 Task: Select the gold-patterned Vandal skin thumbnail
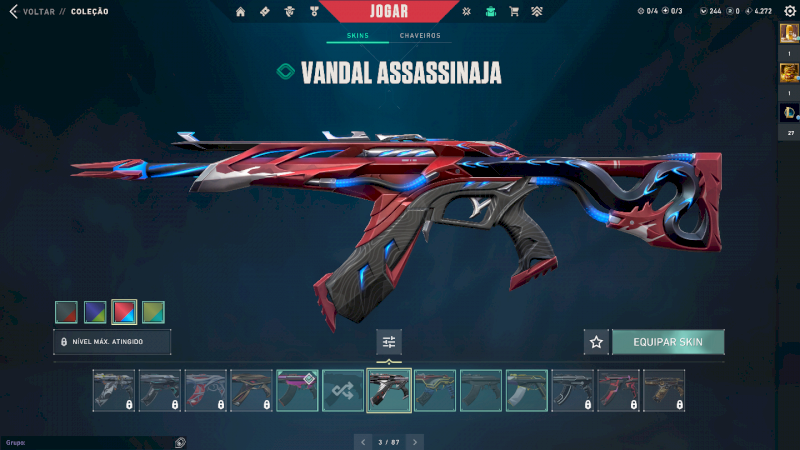(664, 390)
